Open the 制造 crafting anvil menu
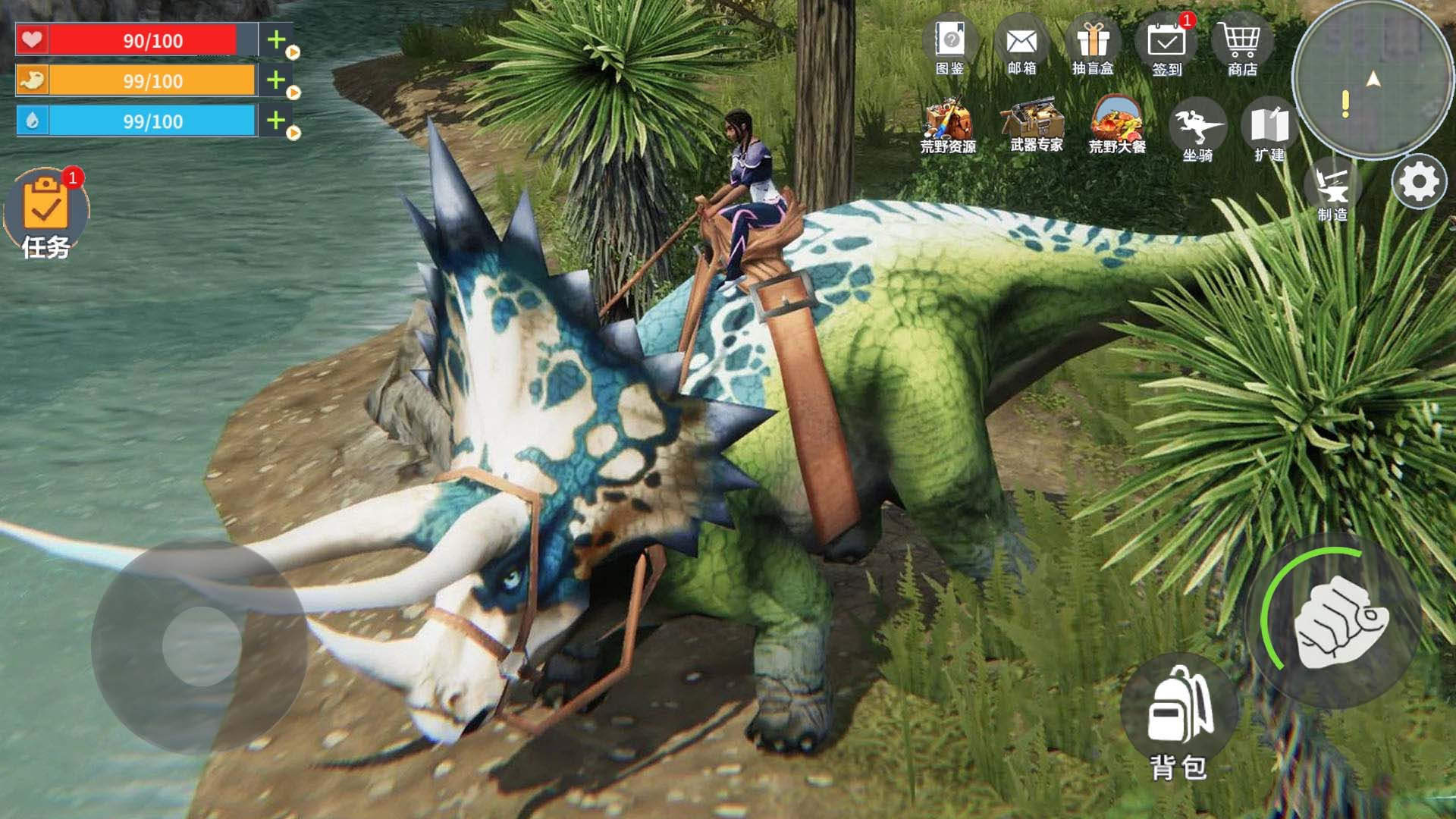This screenshot has width=1456, height=819. coord(1332,188)
